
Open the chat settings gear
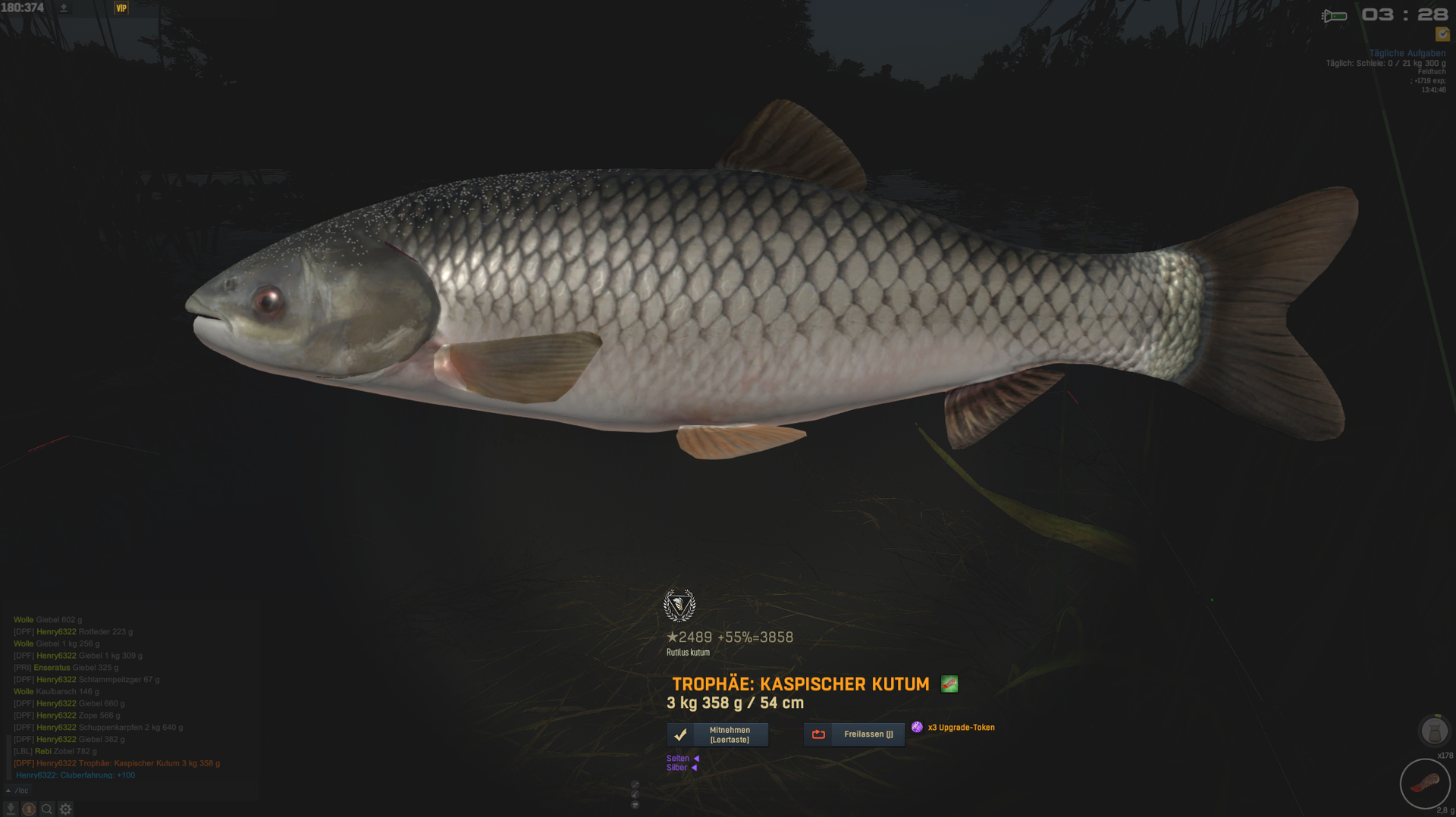[66, 809]
